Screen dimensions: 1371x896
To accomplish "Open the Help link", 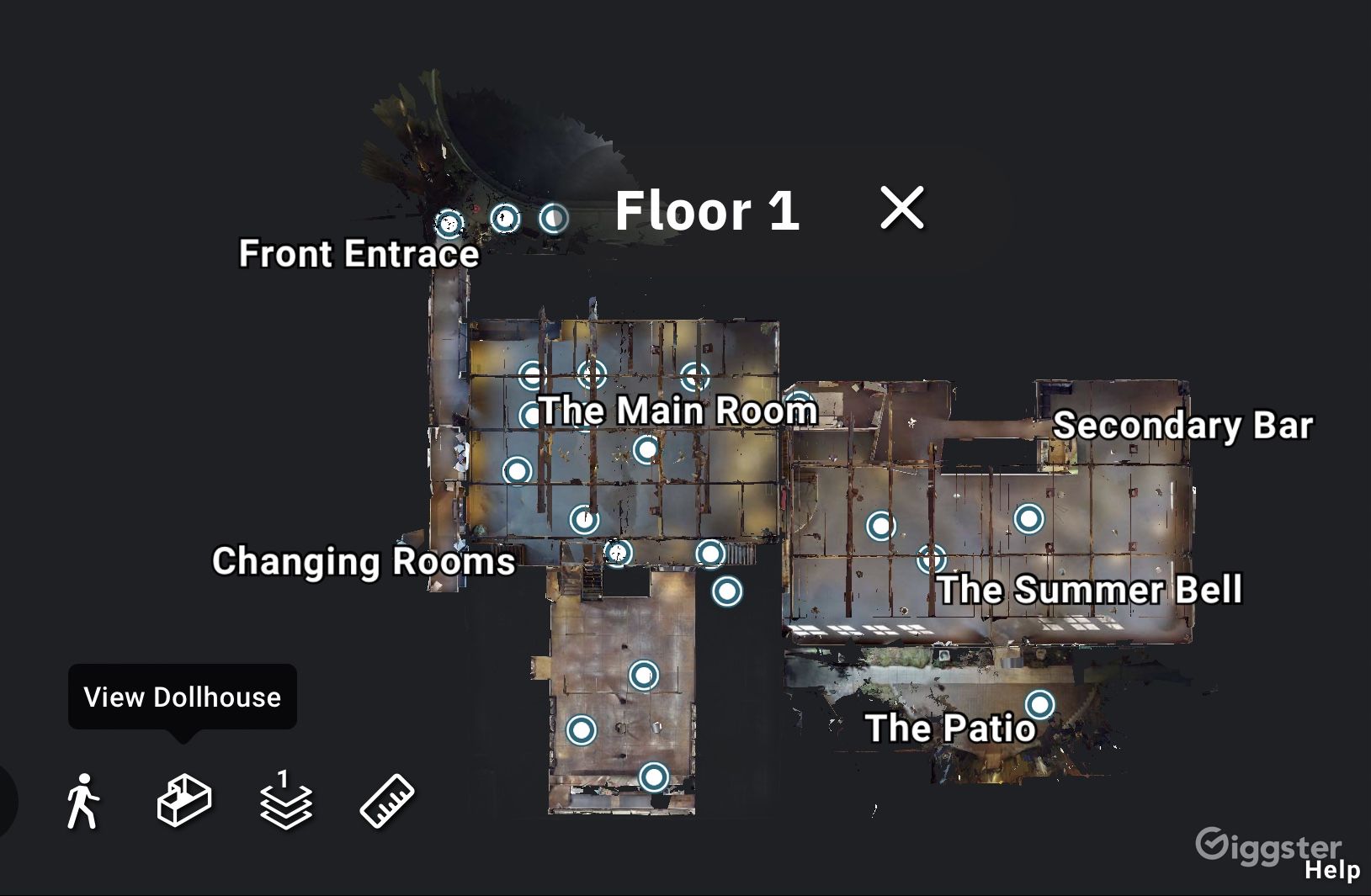I will [x=1332, y=870].
